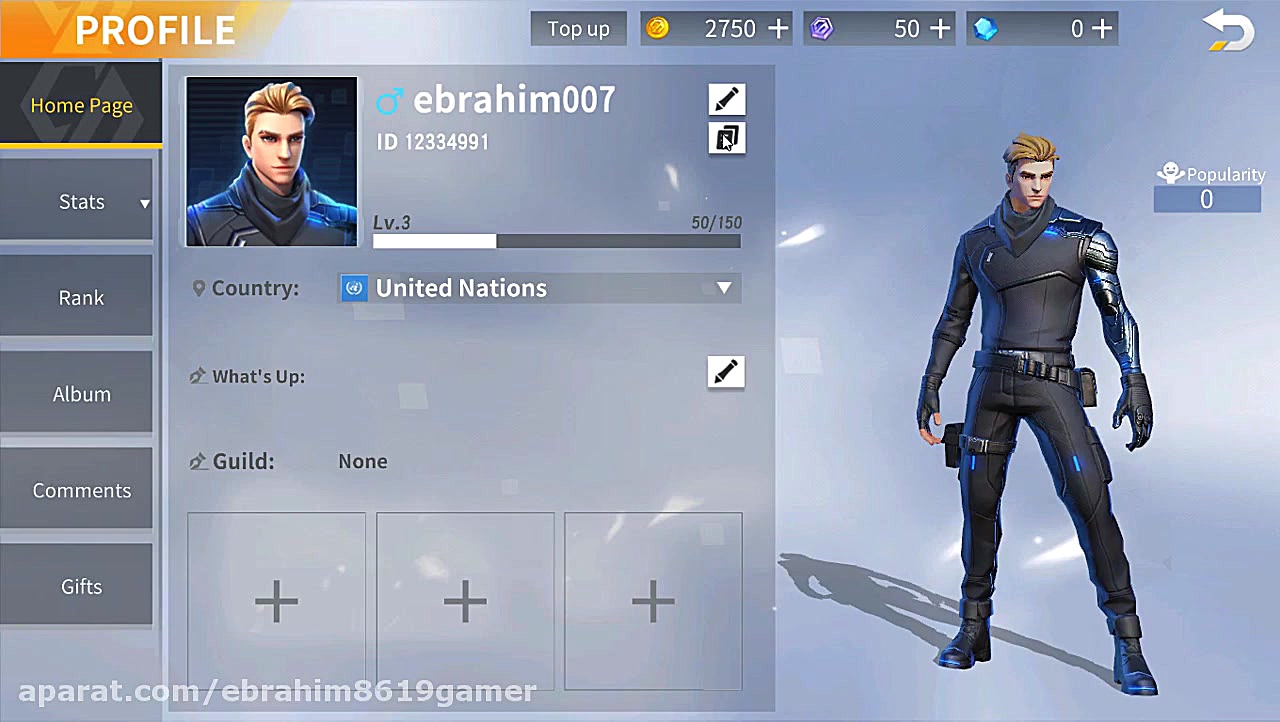Open the Comments section
The width and height of the screenshot is (1280, 722).
click(x=81, y=490)
